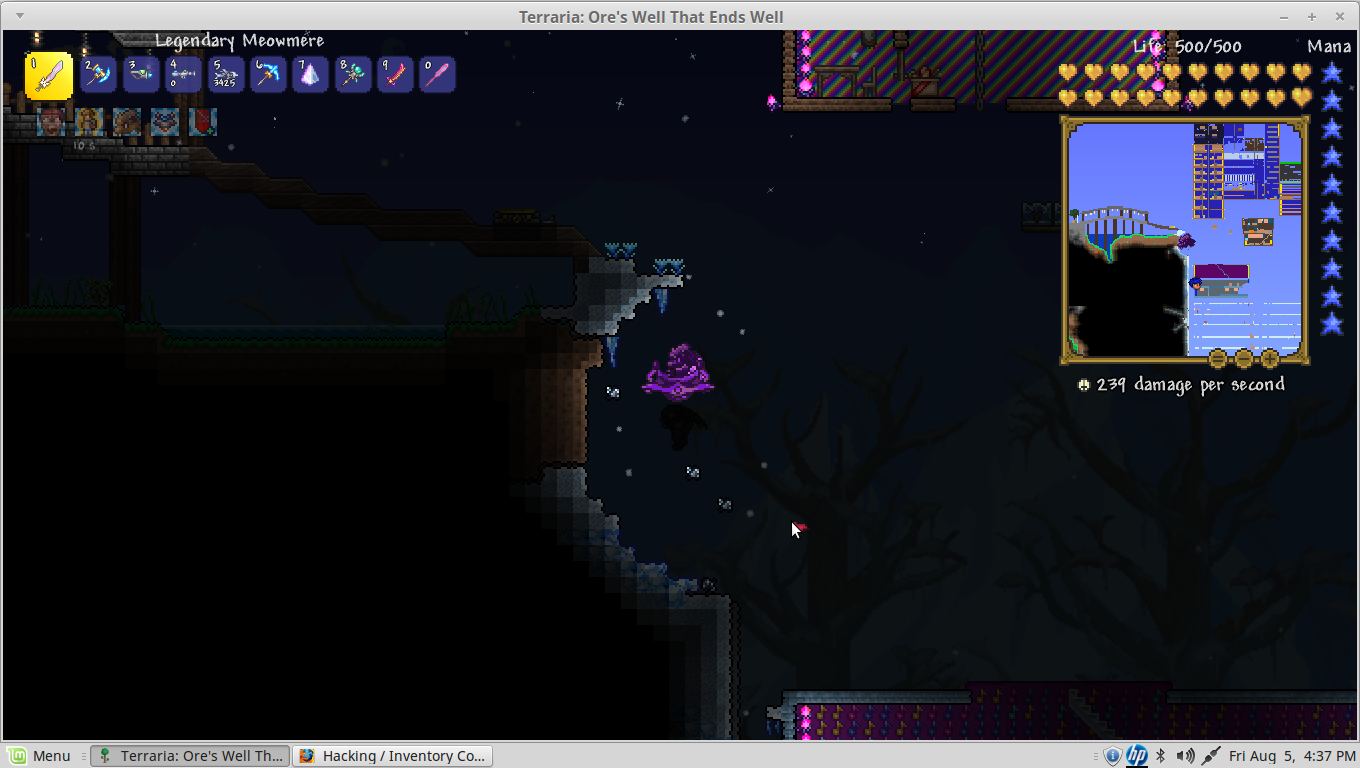This screenshot has height=768, width=1360.
Task: Click the minimap display
Action: coord(1185,240)
